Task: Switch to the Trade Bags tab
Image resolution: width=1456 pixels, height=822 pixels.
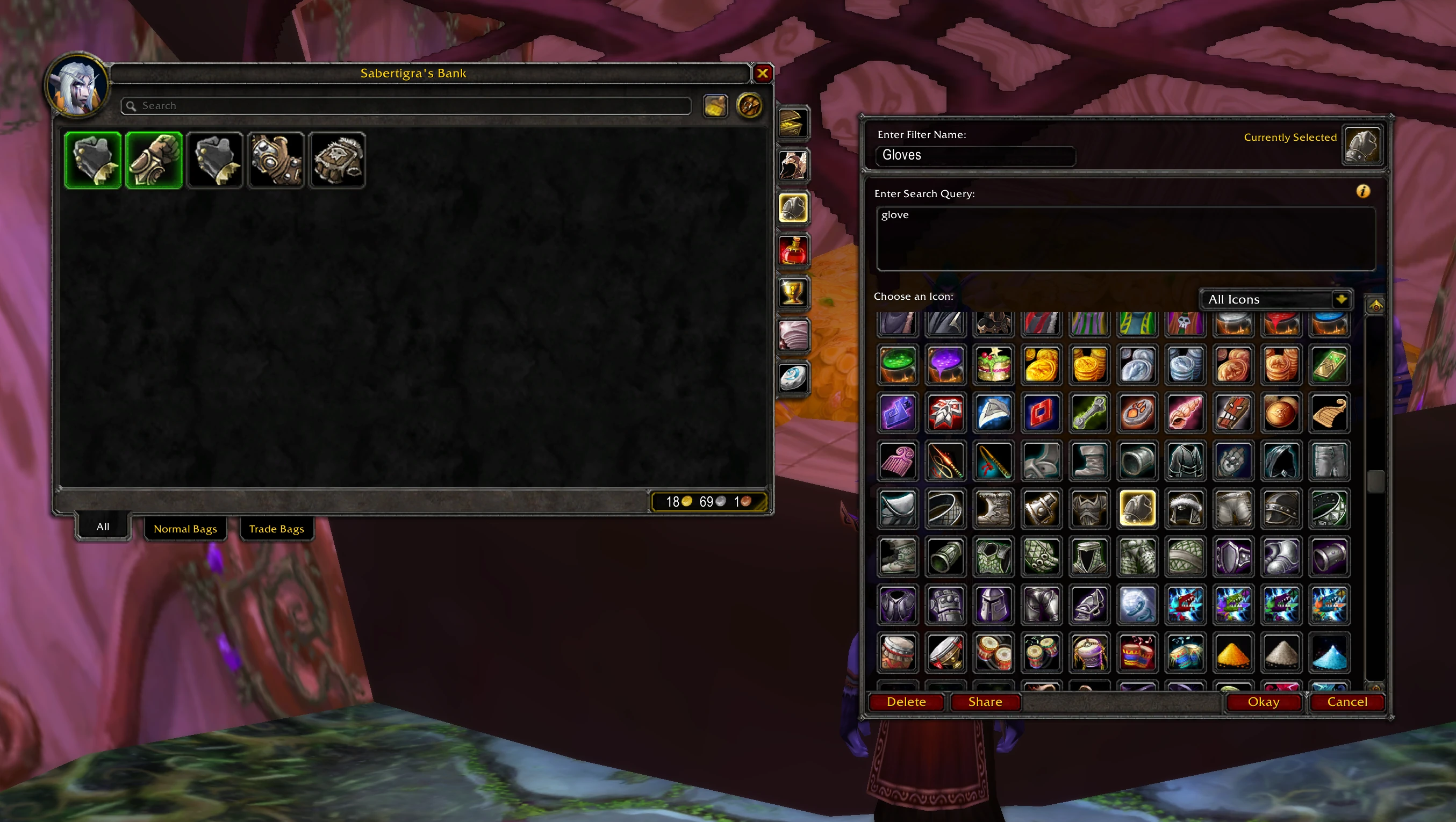Action: (276, 529)
